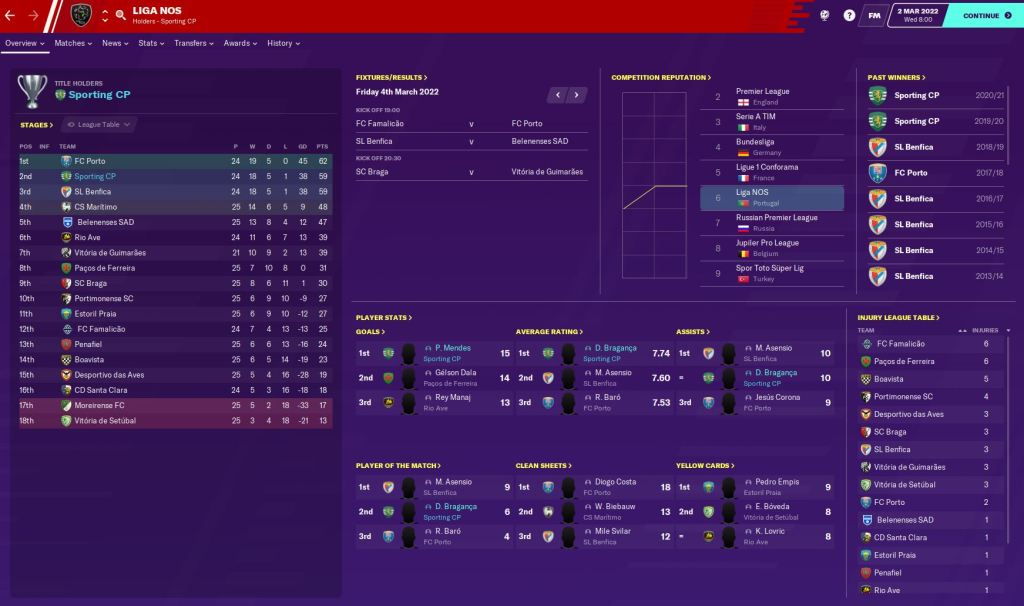Viewport: 1024px width, 606px height.
Task: Switch to the Stats tab
Action: [x=150, y=44]
